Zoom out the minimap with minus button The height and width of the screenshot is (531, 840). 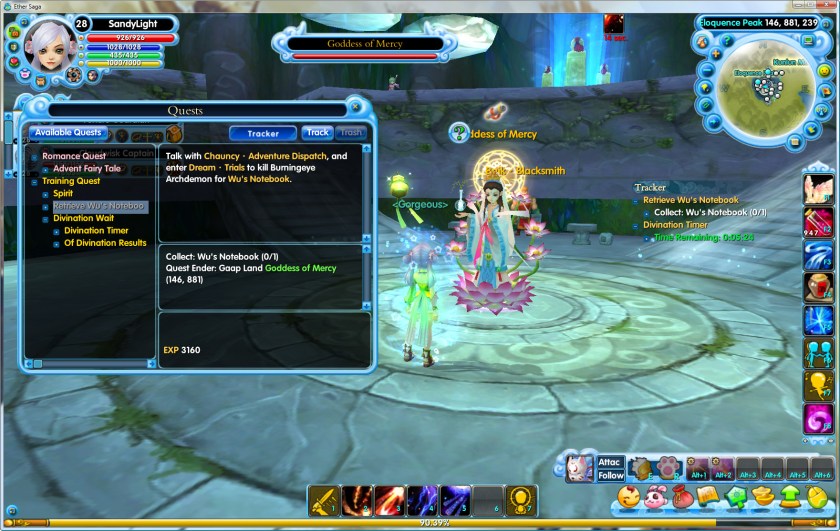click(x=707, y=72)
